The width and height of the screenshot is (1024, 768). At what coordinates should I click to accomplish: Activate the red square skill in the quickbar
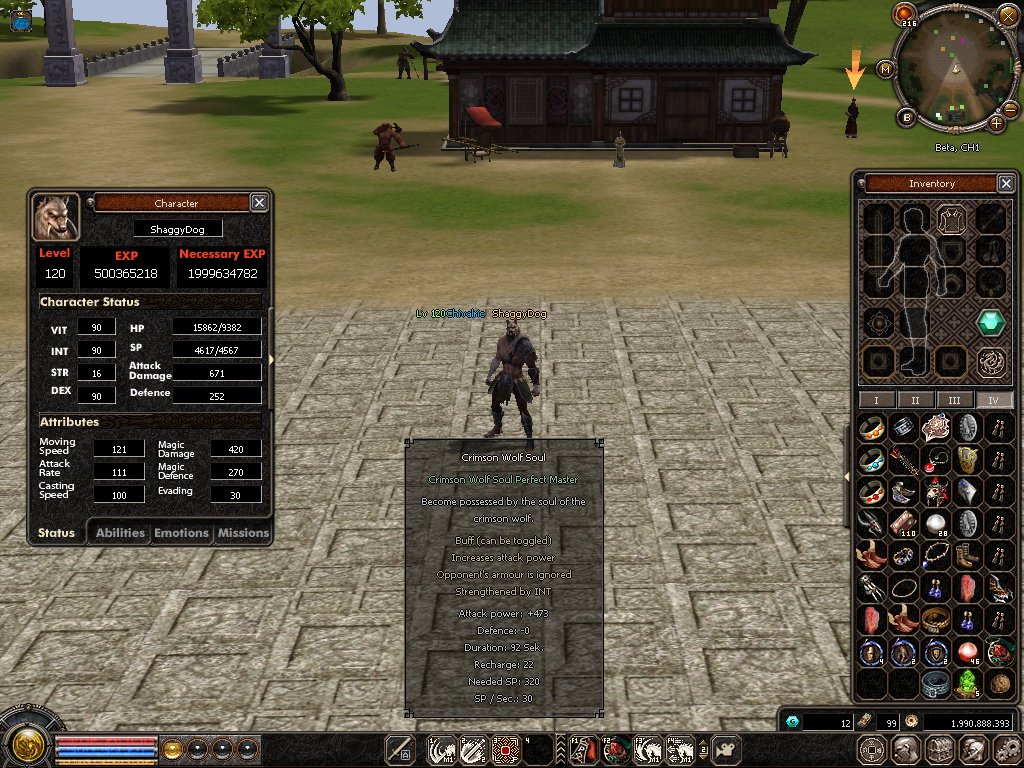pos(506,749)
